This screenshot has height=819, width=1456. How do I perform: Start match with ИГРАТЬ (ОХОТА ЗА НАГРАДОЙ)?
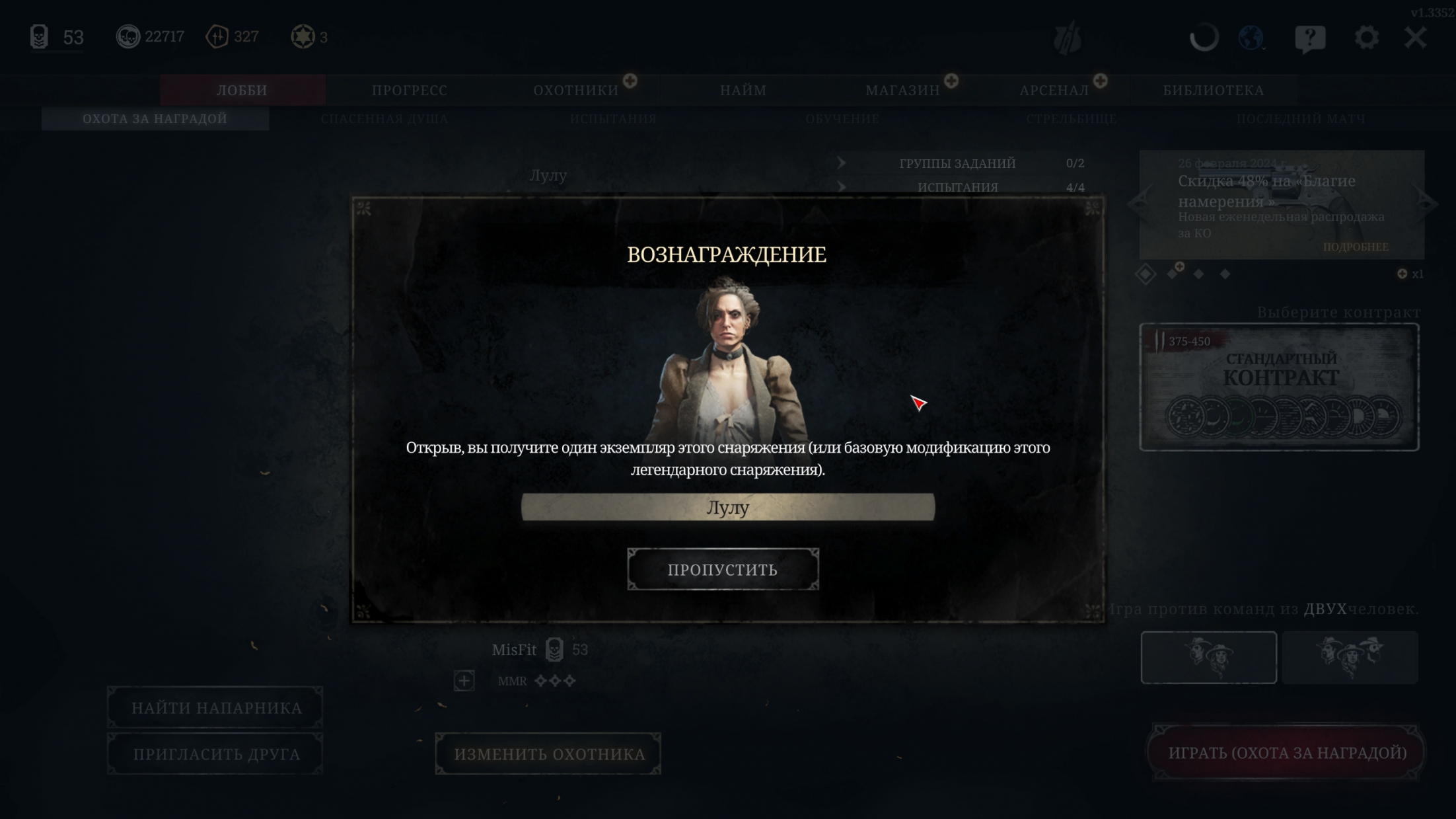pyautogui.click(x=1287, y=753)
